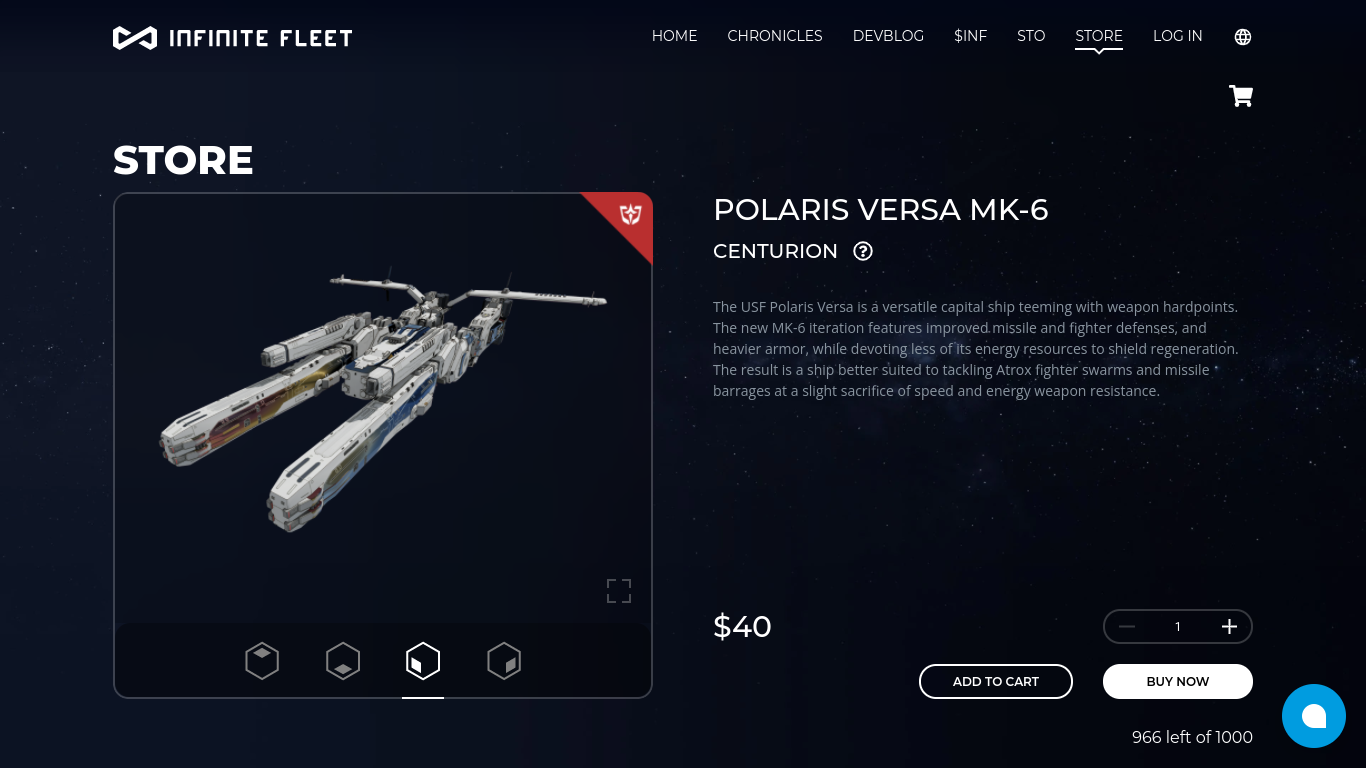Visit the DEVBLOG page
The width and height of the screenshot is (1366, 768).
[888, 36]
